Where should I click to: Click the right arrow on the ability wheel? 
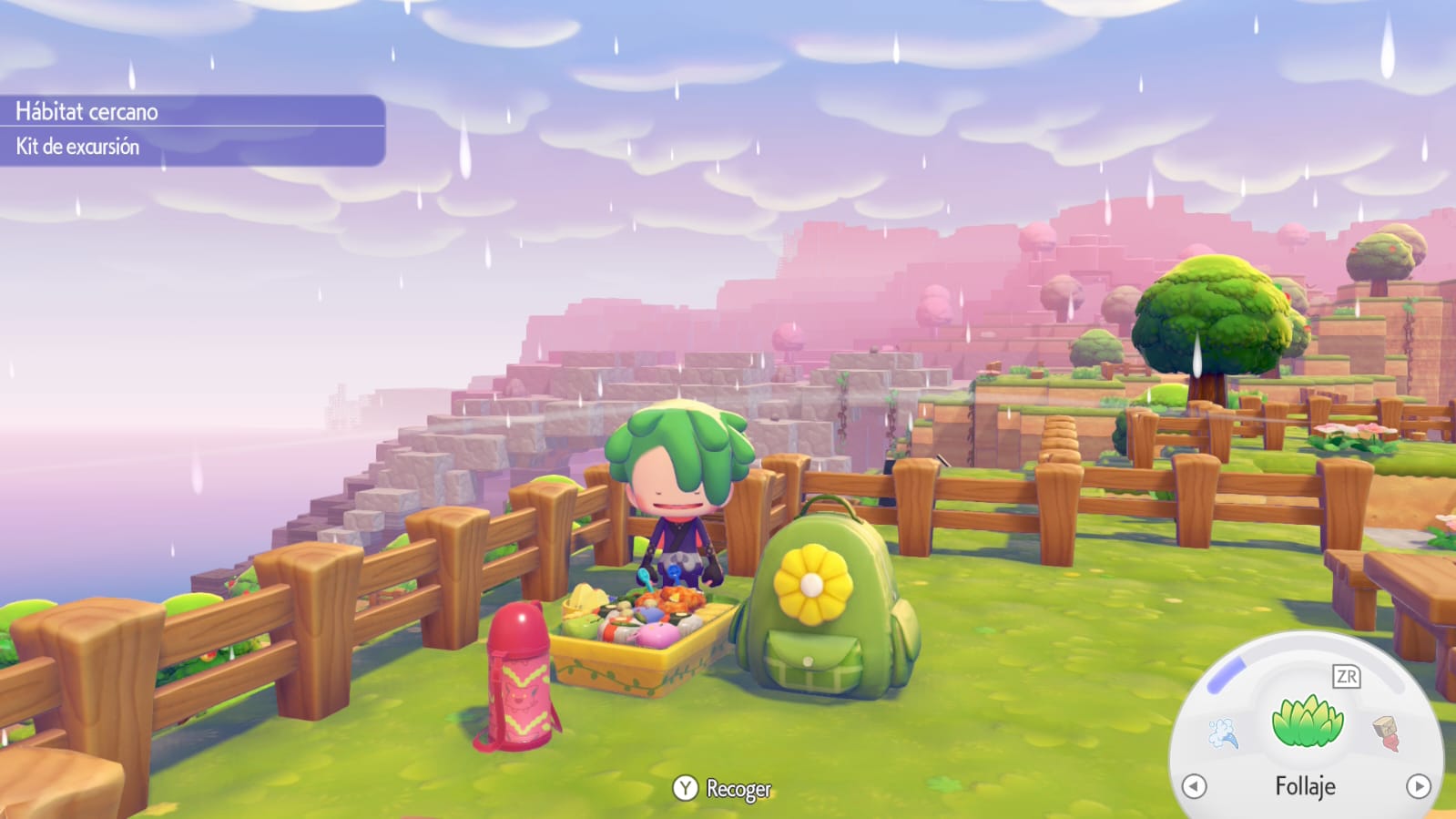tap(1418, 786)
